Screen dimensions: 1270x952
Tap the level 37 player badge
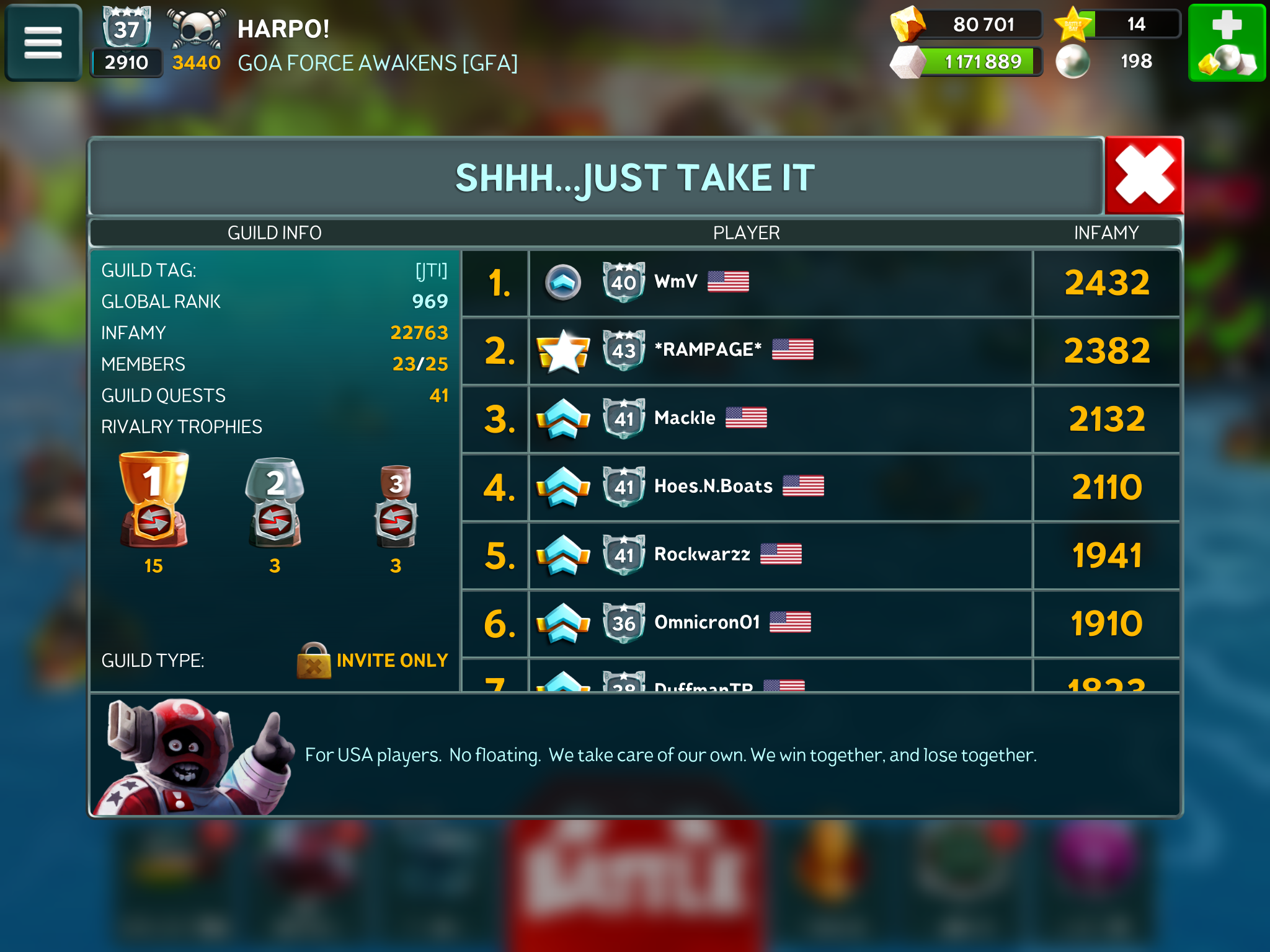[127, 29]
